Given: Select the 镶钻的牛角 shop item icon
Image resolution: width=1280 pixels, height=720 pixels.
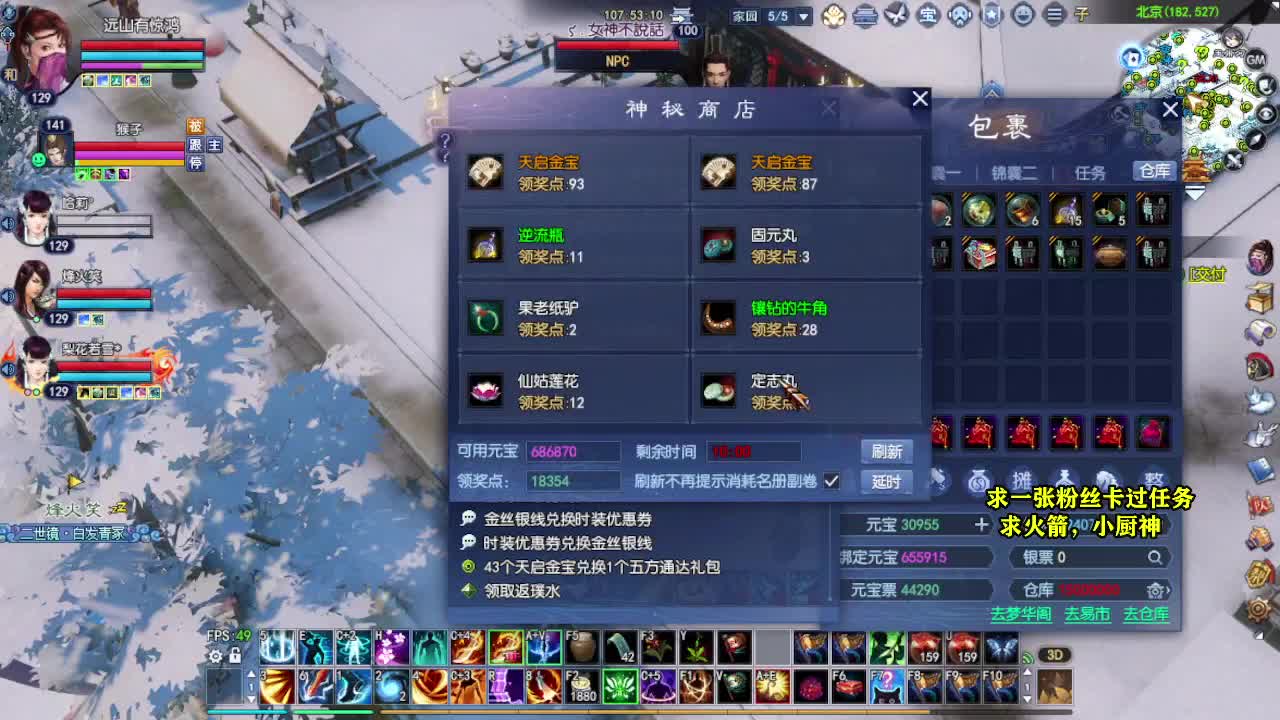Looking at the screenshot, I should (x=719, y=316).
